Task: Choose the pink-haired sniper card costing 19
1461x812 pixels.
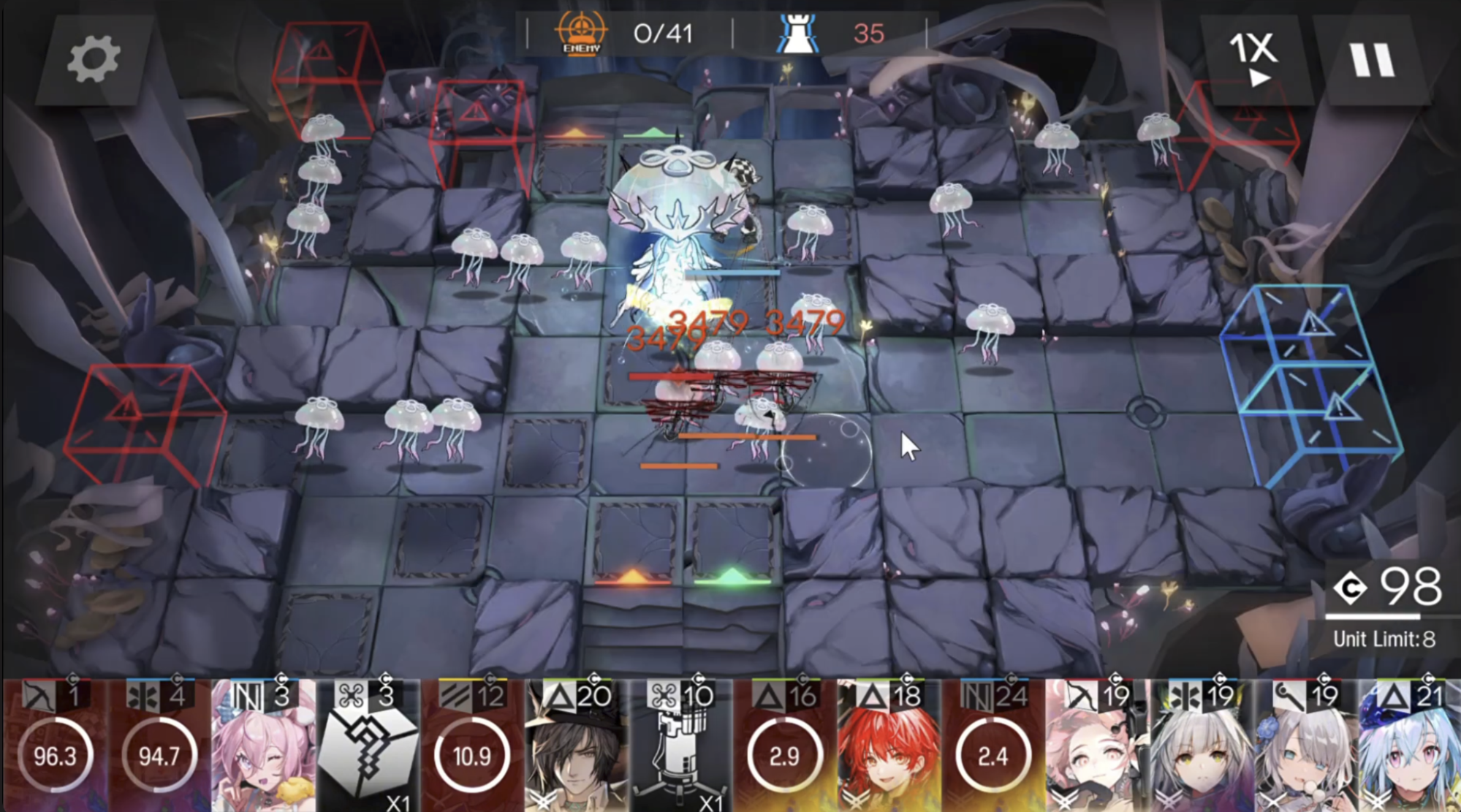Action: pos(1096,745)
